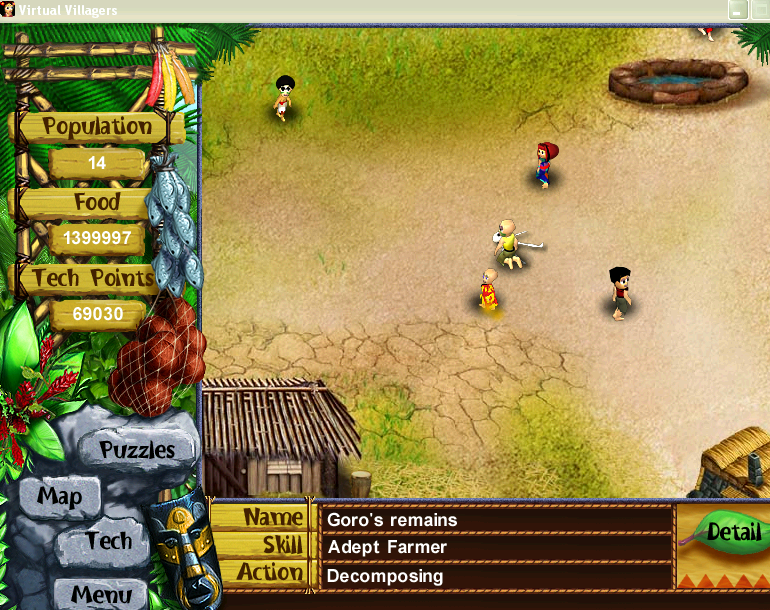Open the Tech screen
Viewport: 770px width, 610px height.
(x=108, y=543)
